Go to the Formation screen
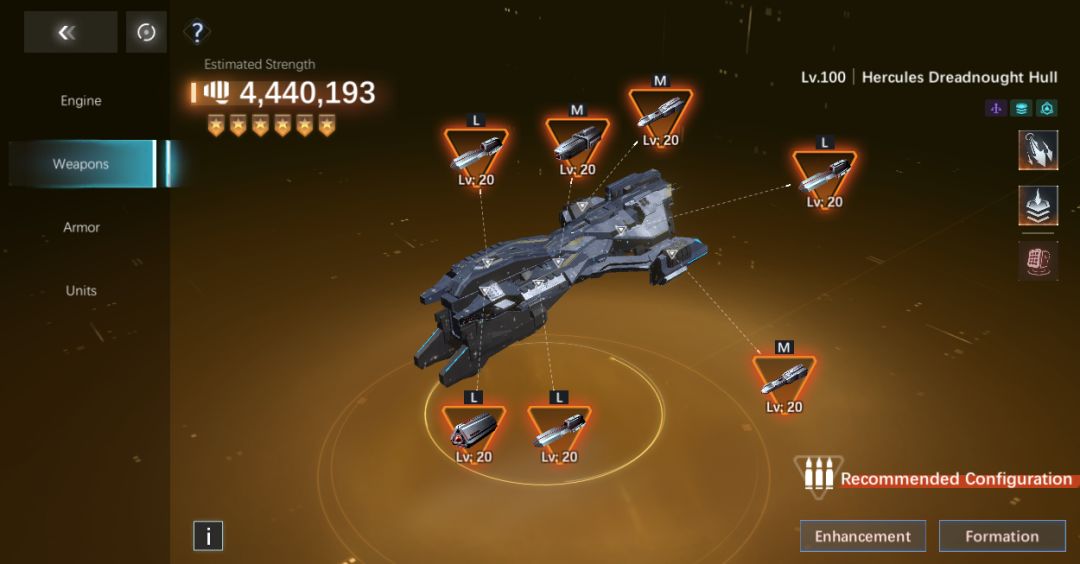The height and width of the screenshot is (564, 1080). click(x=1002, y=536)
